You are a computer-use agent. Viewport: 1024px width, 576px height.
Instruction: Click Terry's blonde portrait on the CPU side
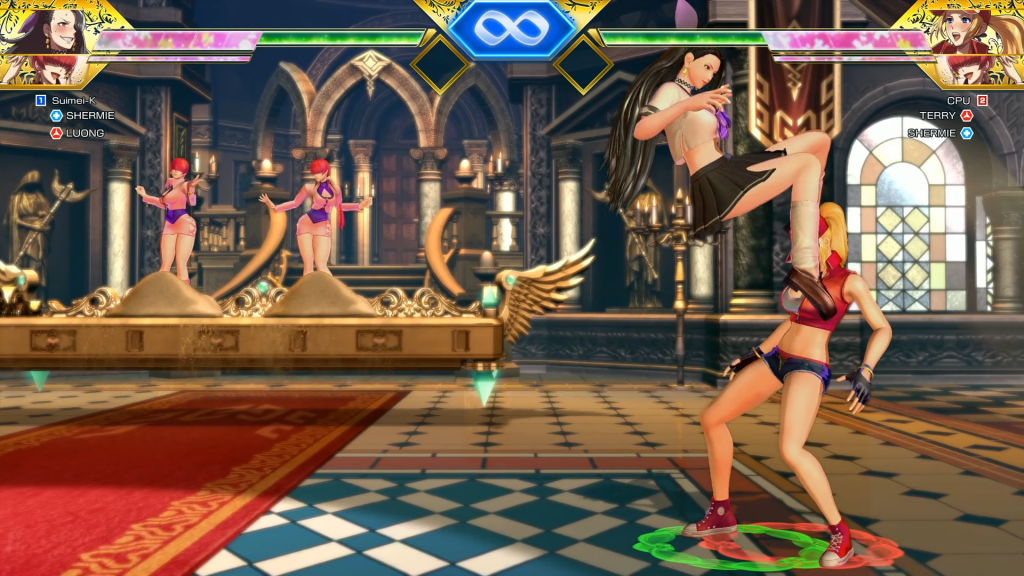[x=966, y=32]
